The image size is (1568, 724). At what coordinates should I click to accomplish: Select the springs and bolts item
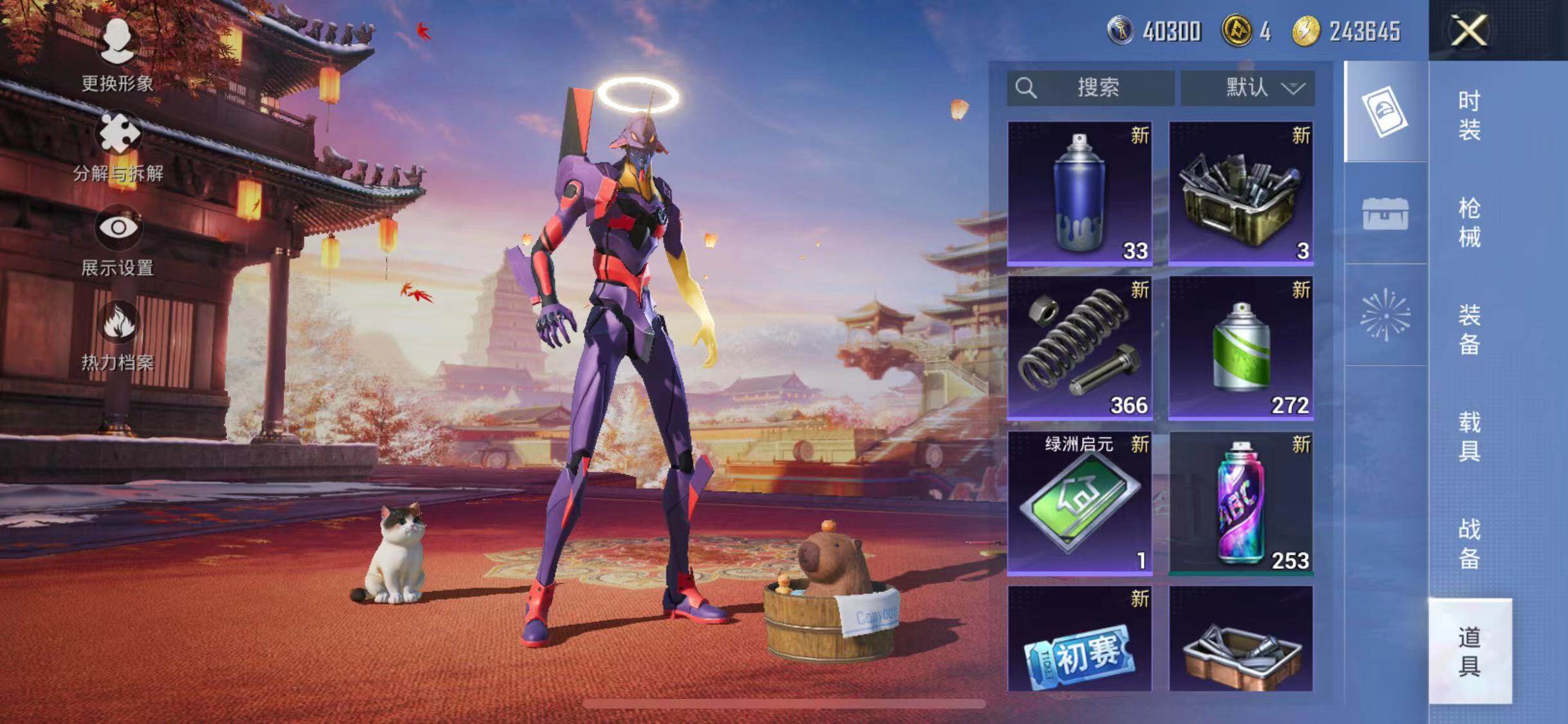[x=1079, y=348]
